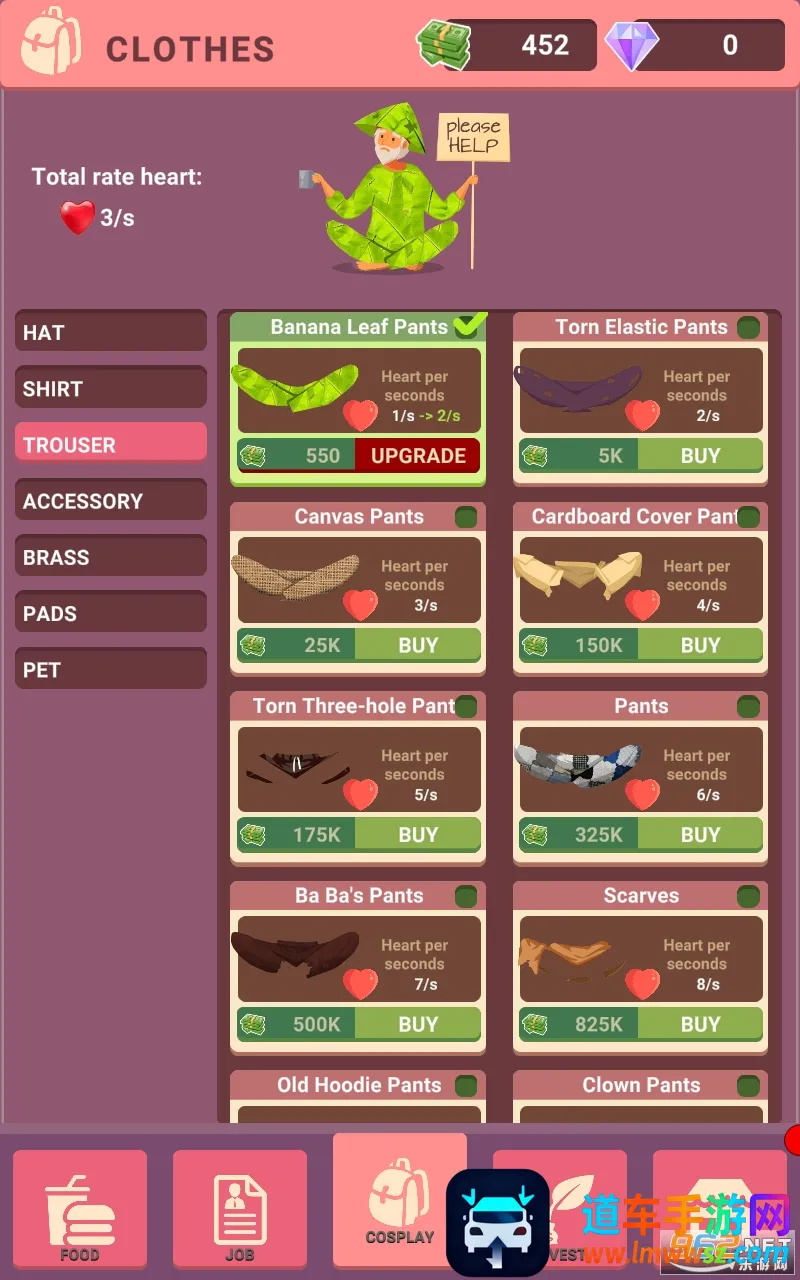Tick the Canvas Pants equip checkbox
The width and height of the screenshot is (800, 1280).
(x=466, y=517)
